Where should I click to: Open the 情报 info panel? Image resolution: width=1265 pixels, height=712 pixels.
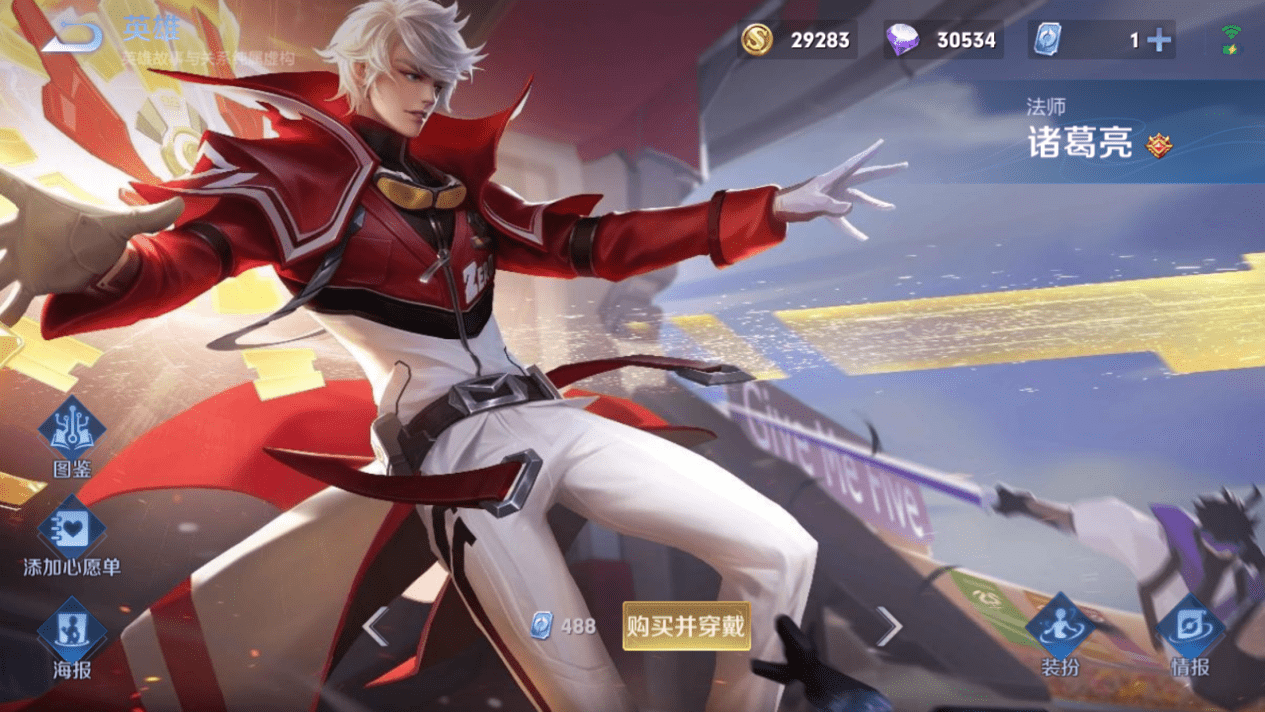coord(1190,628)
